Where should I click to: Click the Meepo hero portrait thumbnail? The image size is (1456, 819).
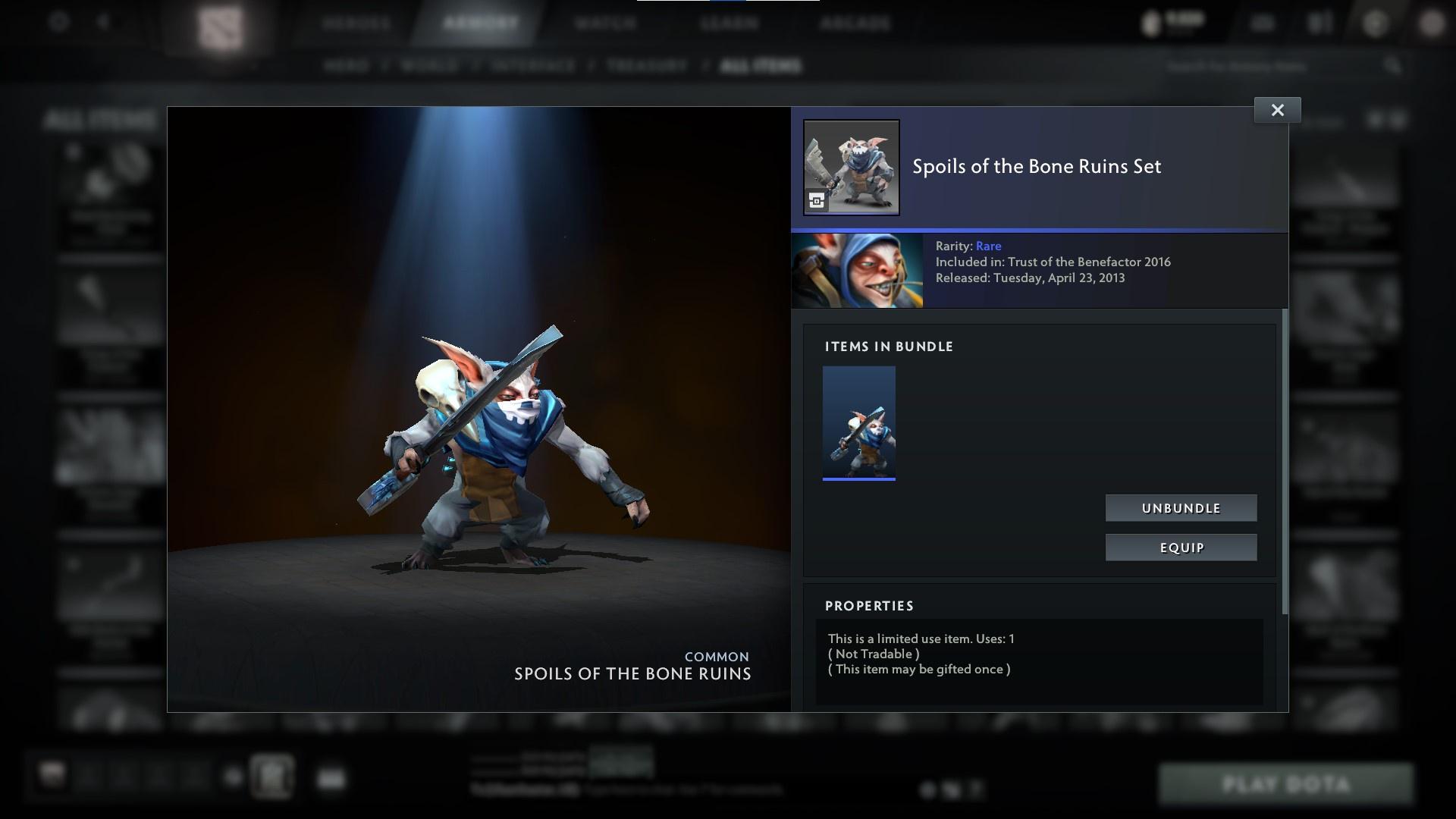(858, 270)
